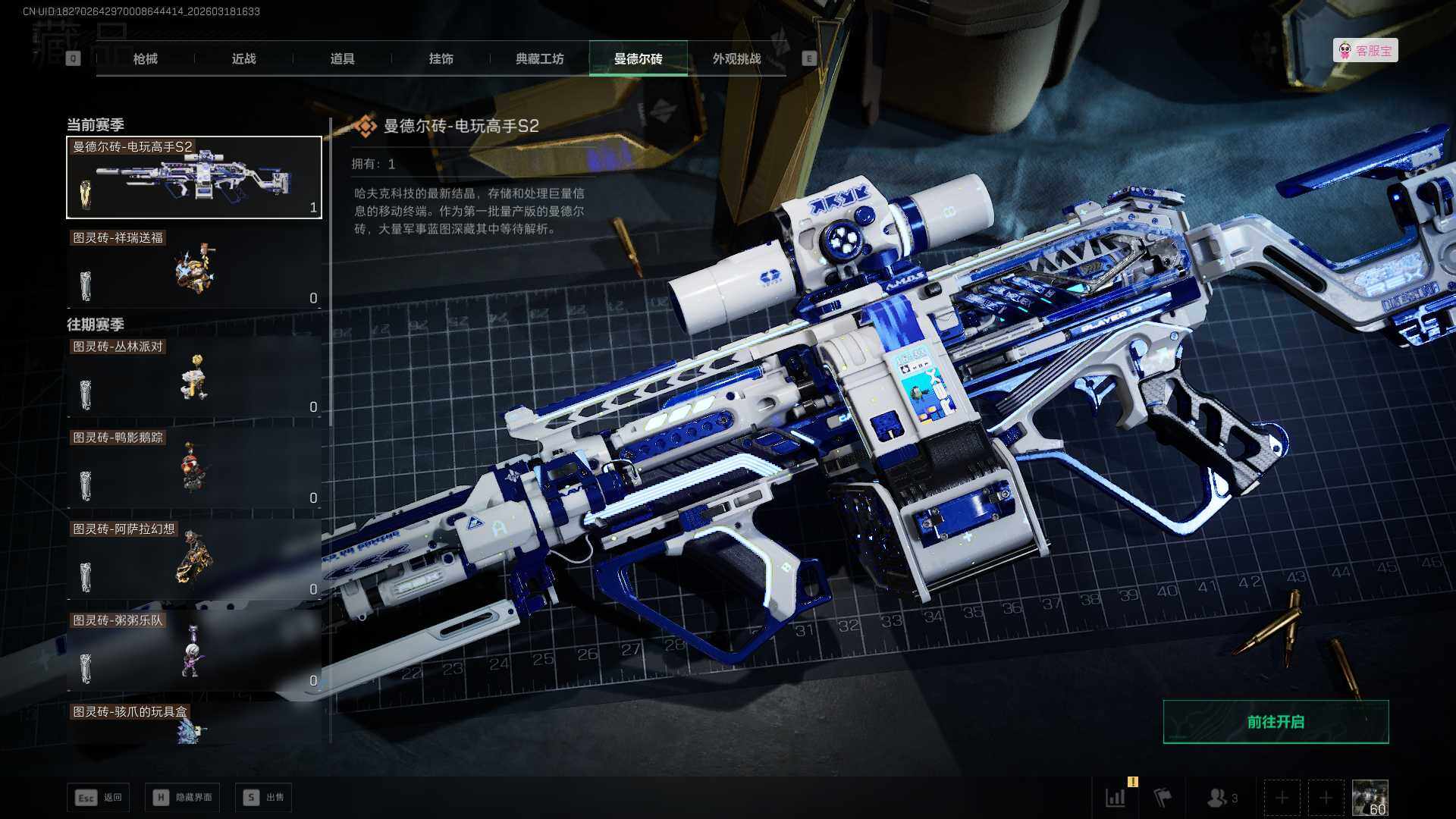Select the 道具 tab
The image size is (1456, 819).
point(342,58)
